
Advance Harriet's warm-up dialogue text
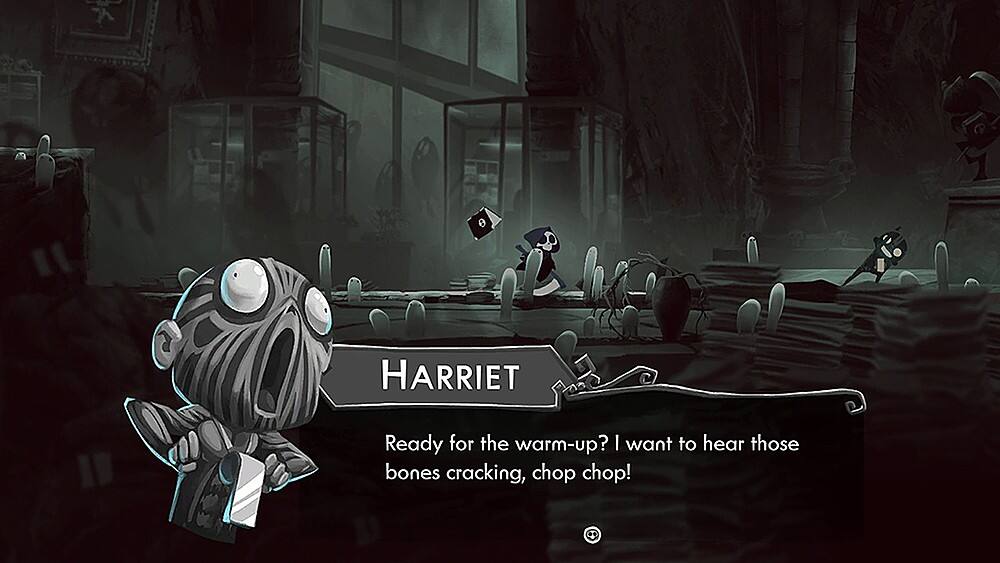coord(592,457)
